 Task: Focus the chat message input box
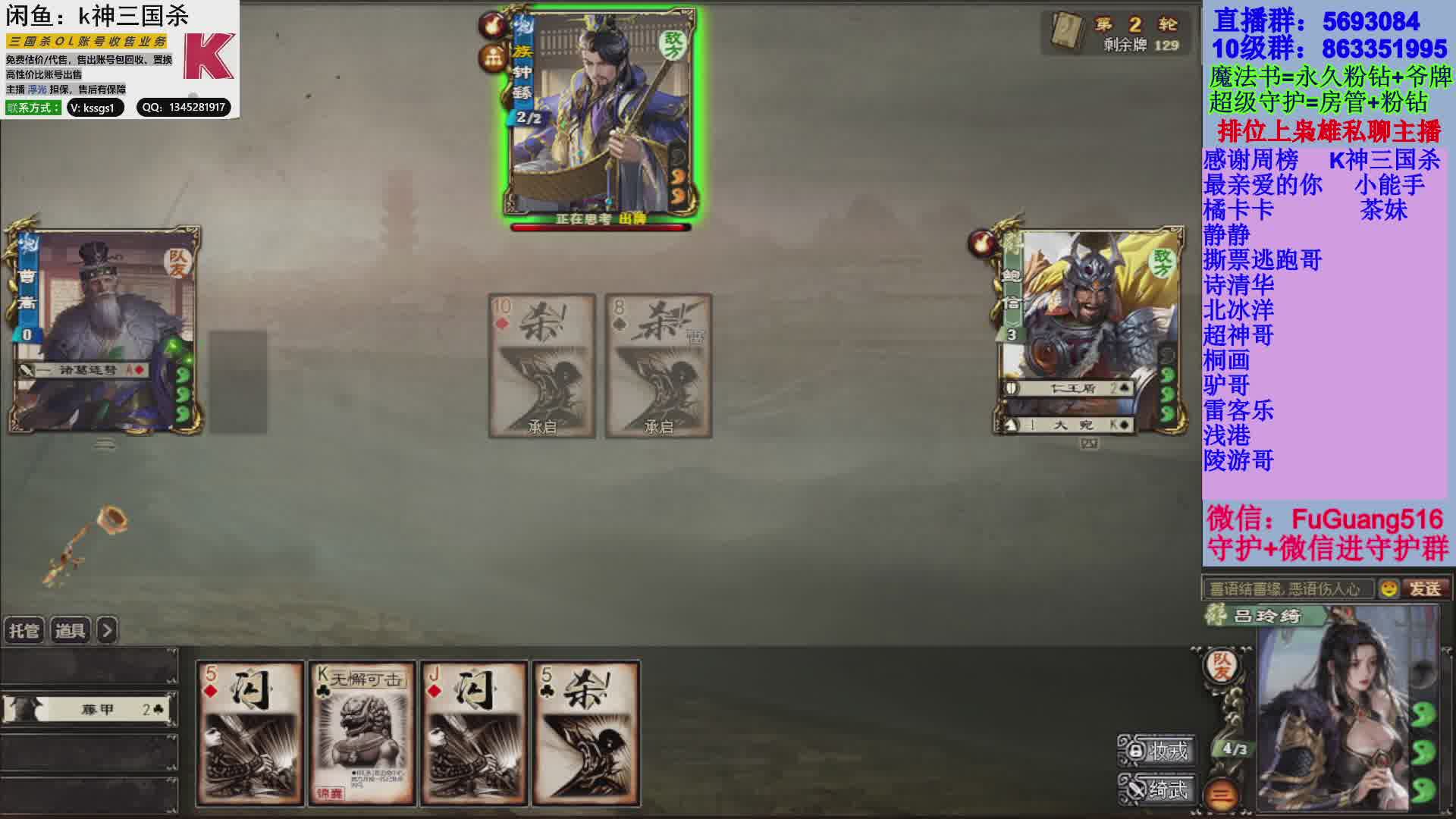click(1288, 588)
